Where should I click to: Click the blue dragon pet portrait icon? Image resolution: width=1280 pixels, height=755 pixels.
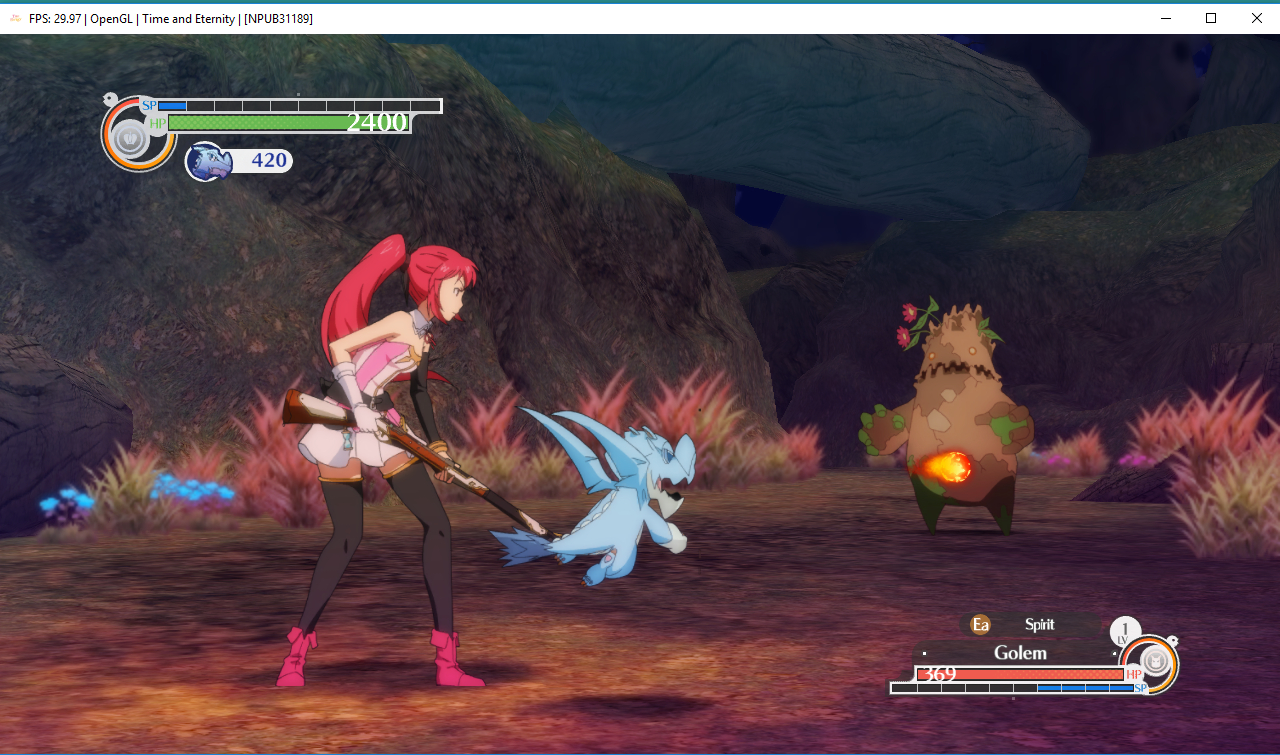209,161
